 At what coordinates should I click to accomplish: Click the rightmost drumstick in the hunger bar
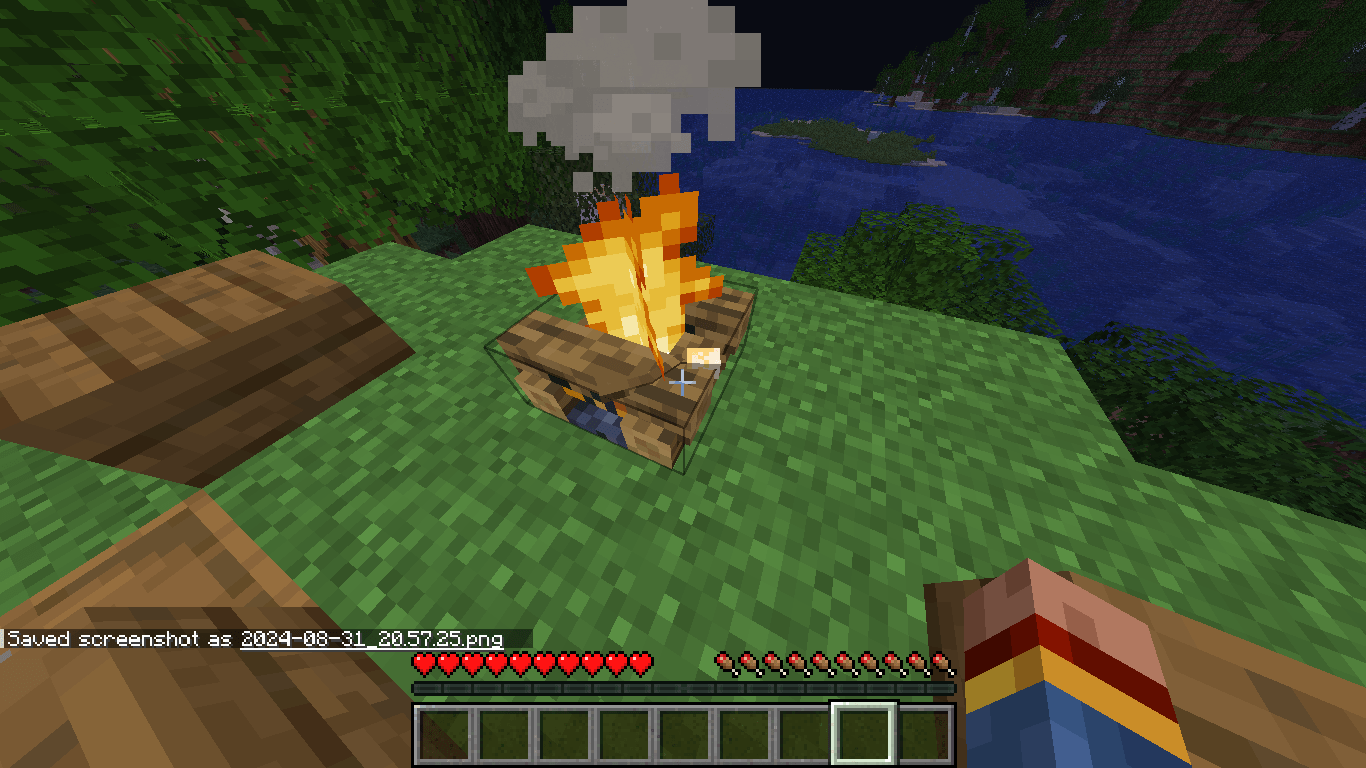click(x=941, y=661)
